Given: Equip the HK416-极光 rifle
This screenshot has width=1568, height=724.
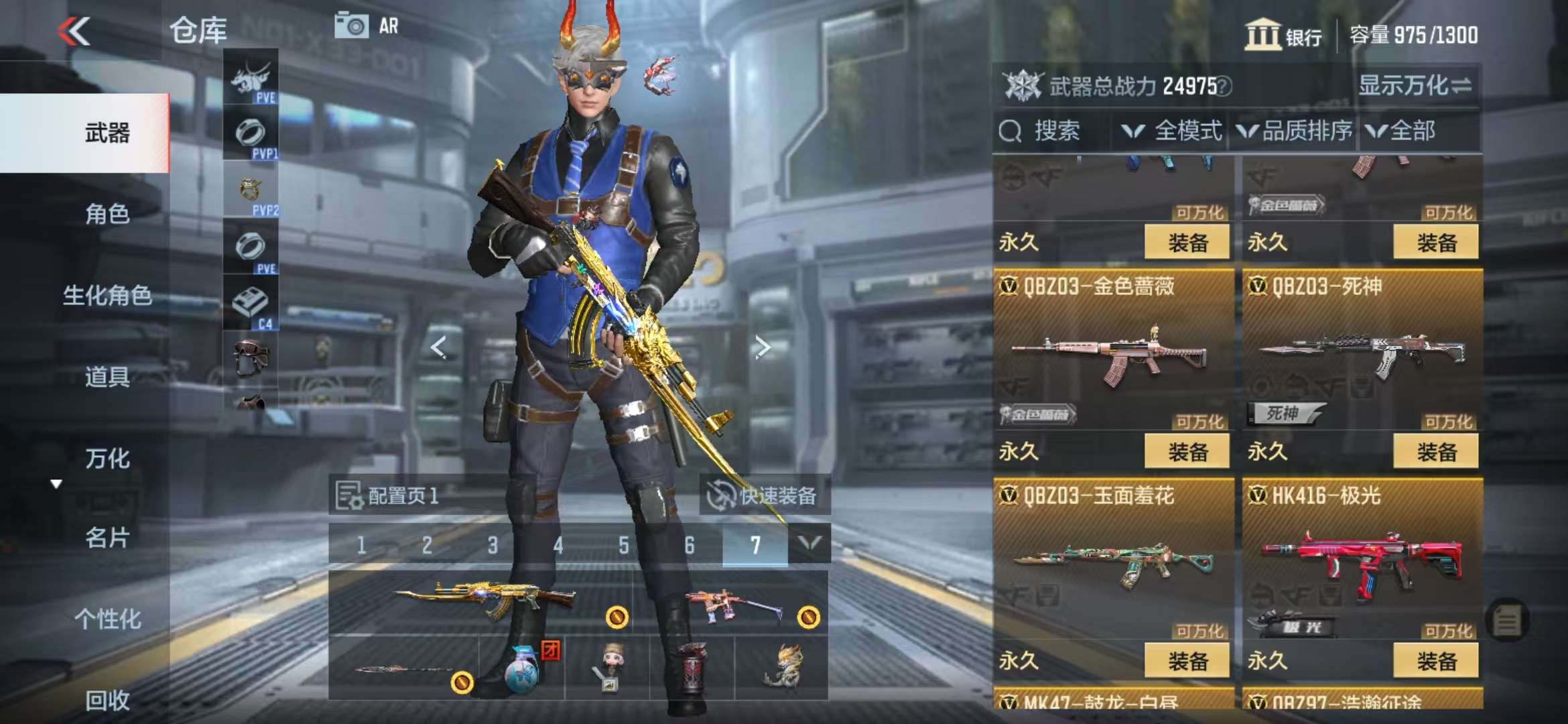Looking at the screenshot, I should [x=1436, y=661].
